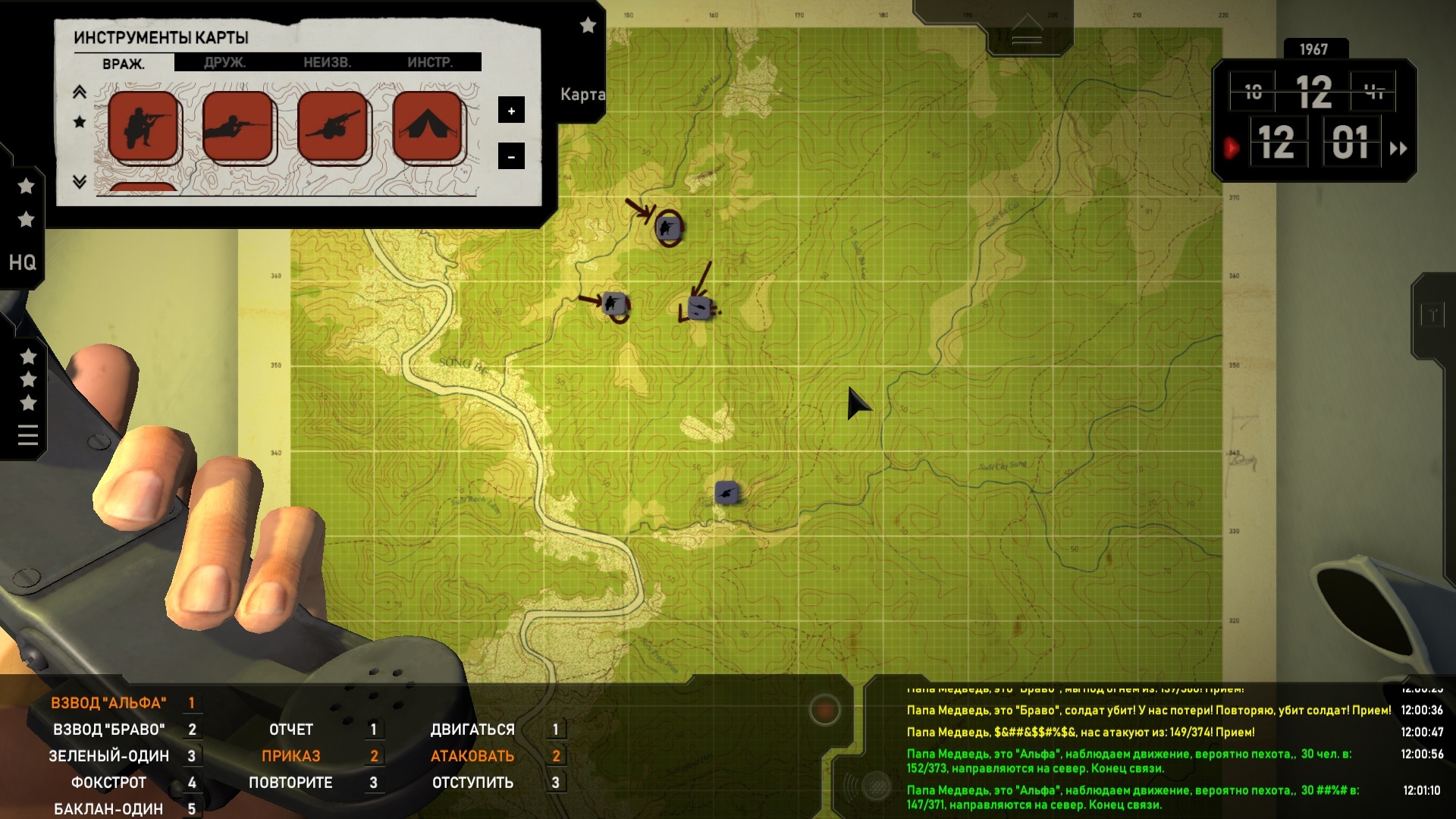This screenshot has width=1456, height=819.
Task: Open the HQ panel
Action: (22, 262)
